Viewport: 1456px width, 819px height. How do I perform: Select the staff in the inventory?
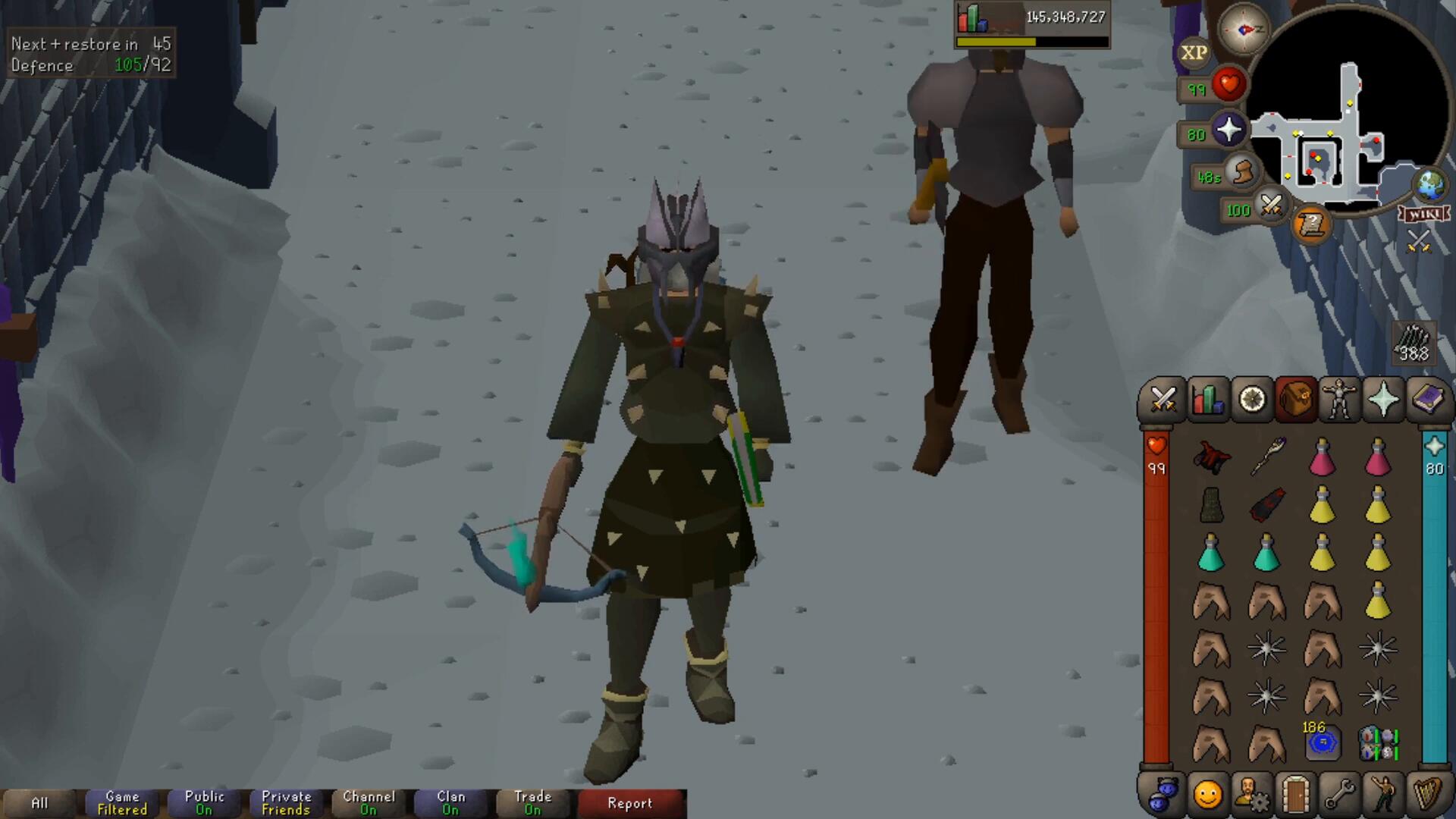pos(1266,457)
